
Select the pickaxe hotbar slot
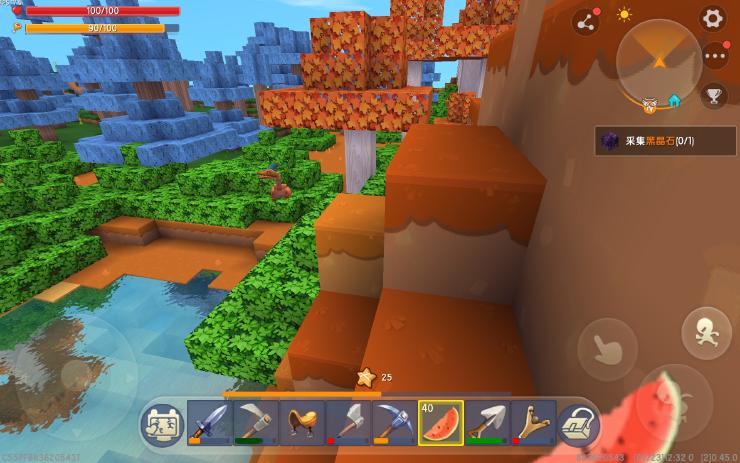click(x=394, y=423)
